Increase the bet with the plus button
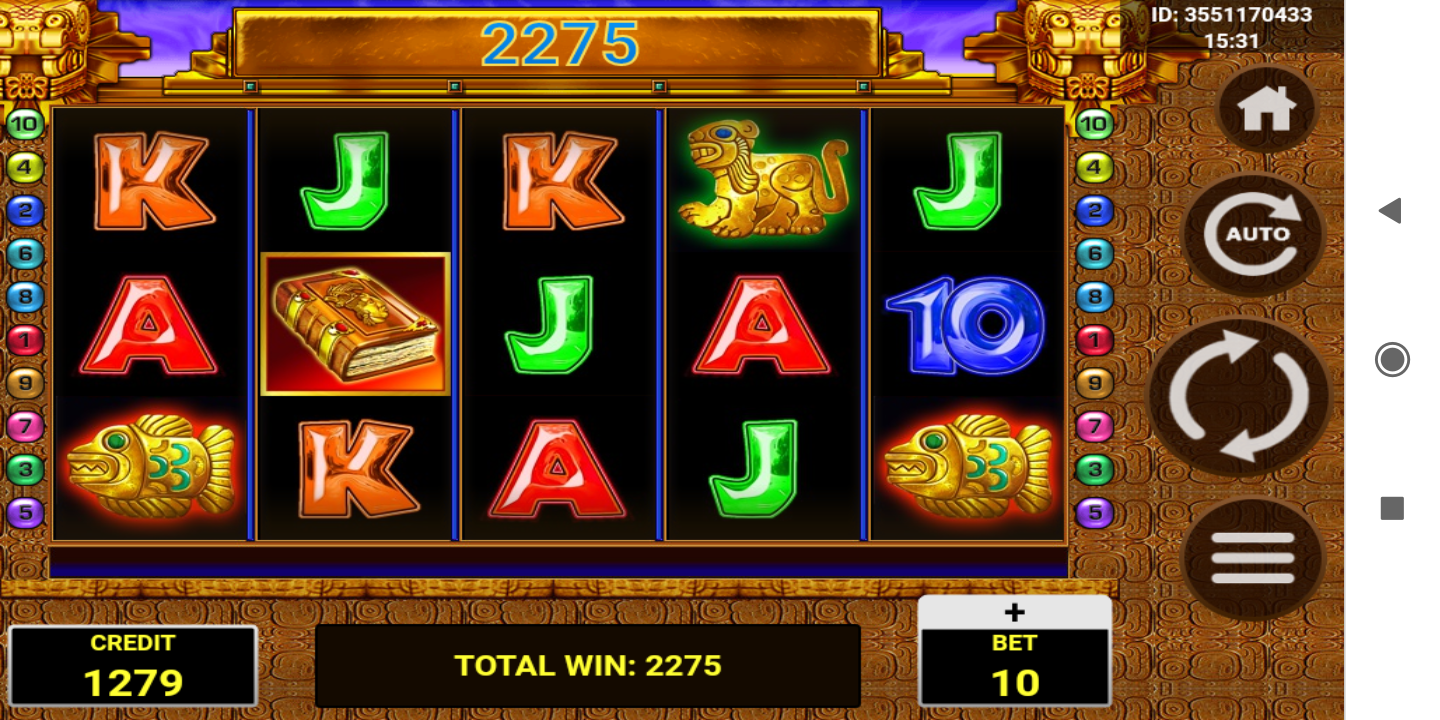 pyautogui.click(x=1014, y=612)
